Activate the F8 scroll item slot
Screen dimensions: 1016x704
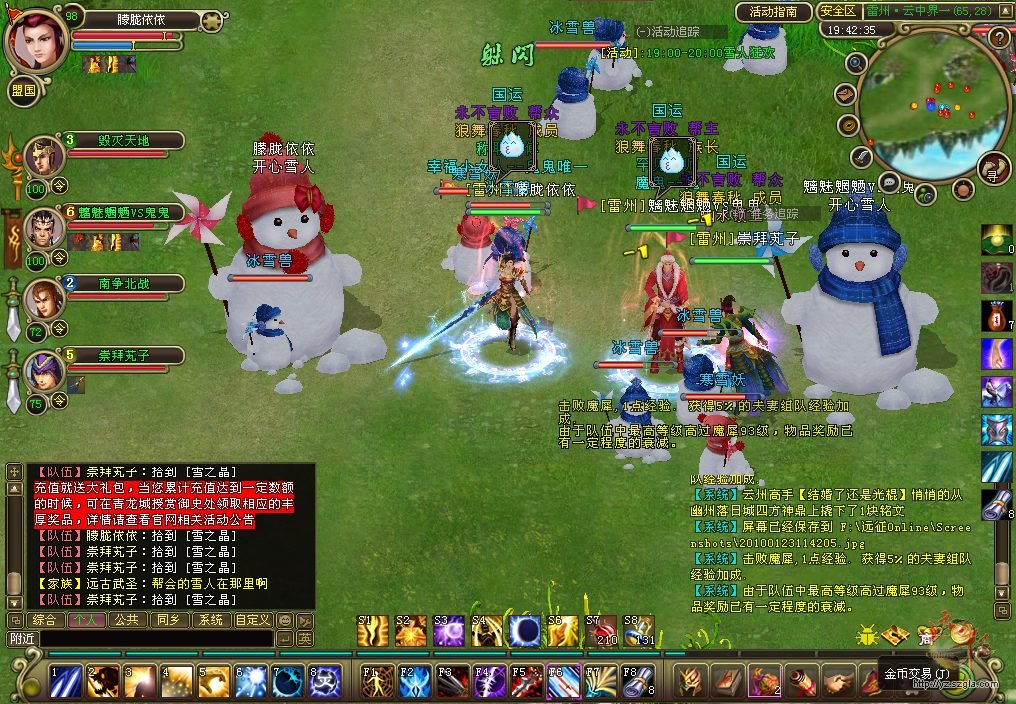coord(638,681)
